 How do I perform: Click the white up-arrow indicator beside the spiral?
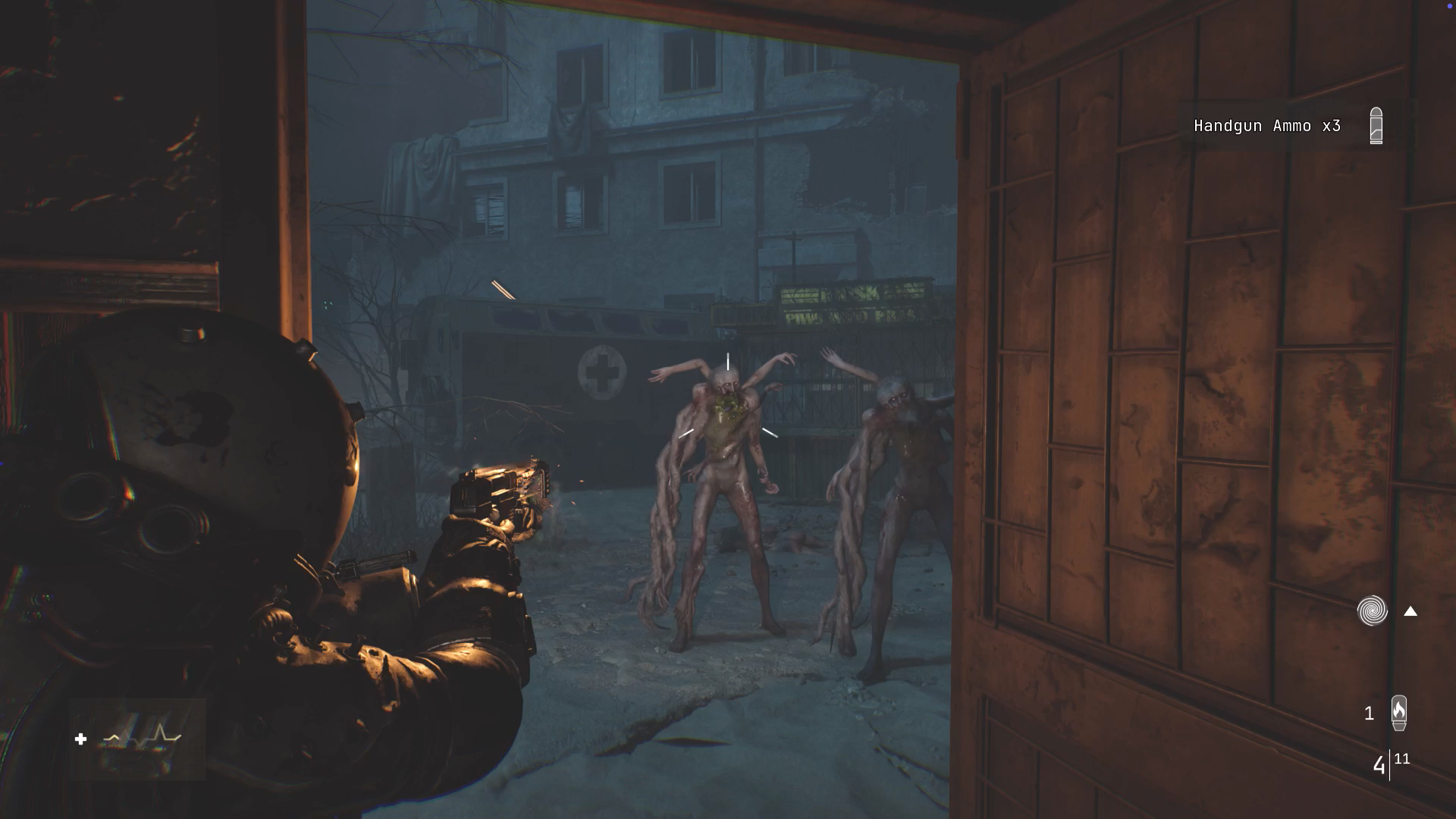click(1410, 611)
